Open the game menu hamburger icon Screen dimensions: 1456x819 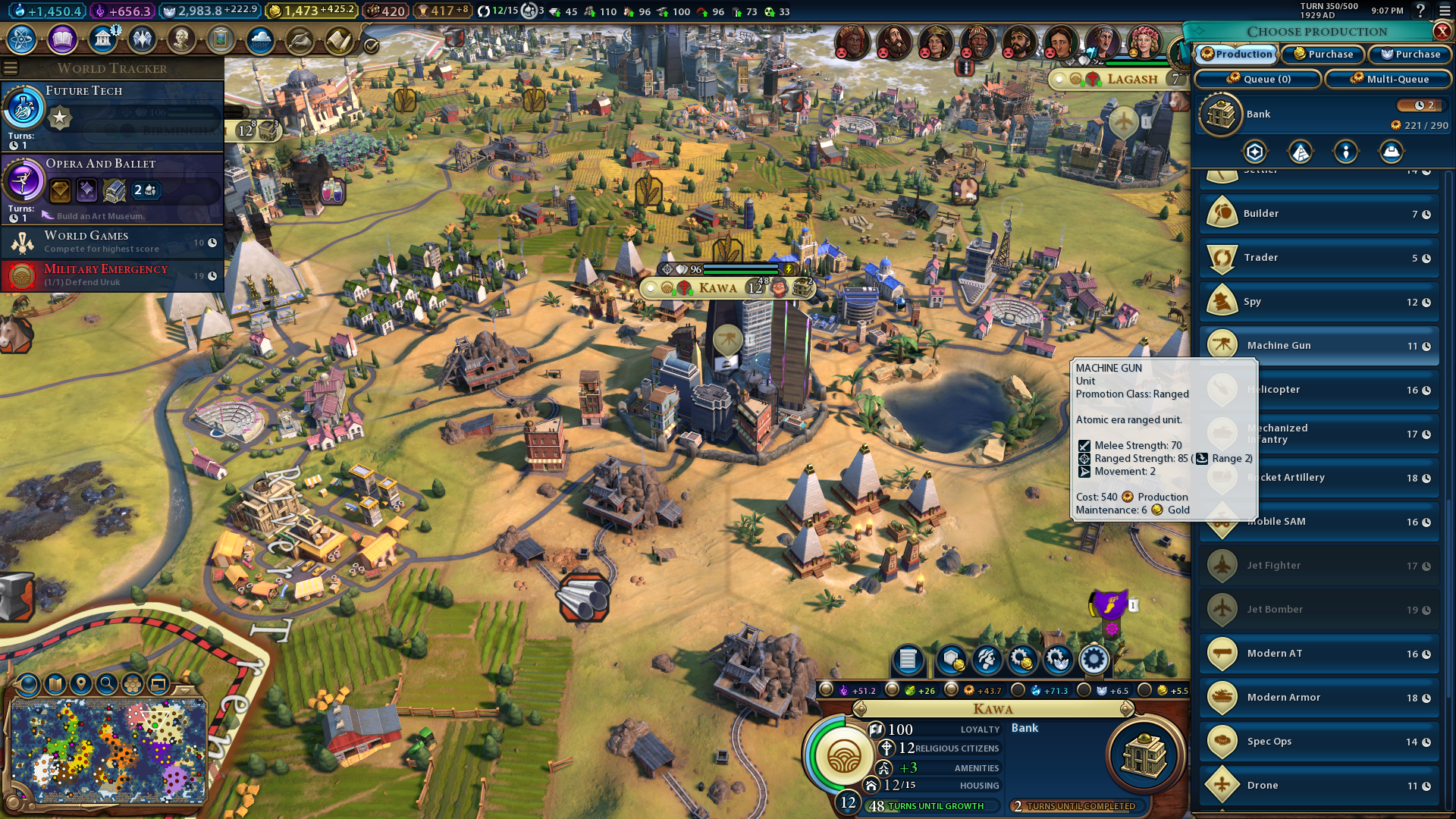(1445, 11)
